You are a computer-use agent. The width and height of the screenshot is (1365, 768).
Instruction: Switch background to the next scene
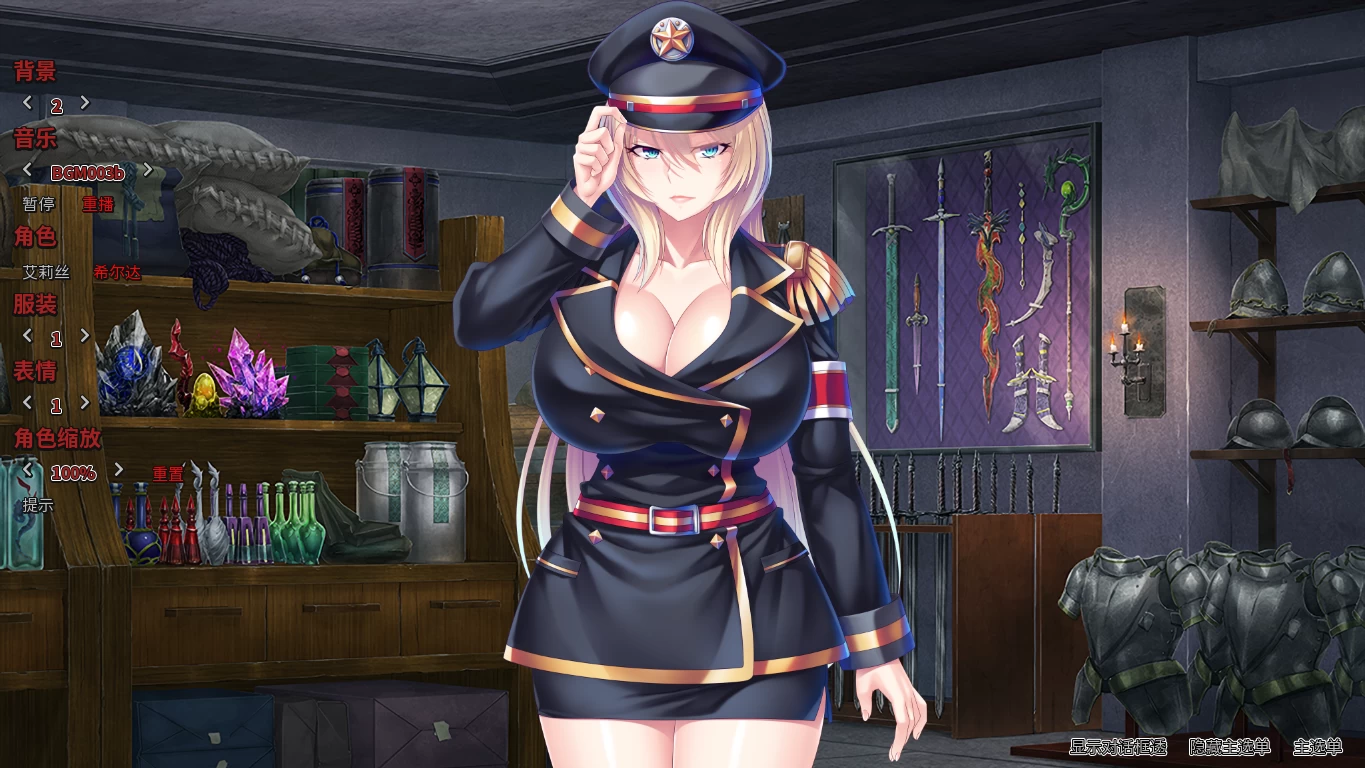[x=85, y=102]
